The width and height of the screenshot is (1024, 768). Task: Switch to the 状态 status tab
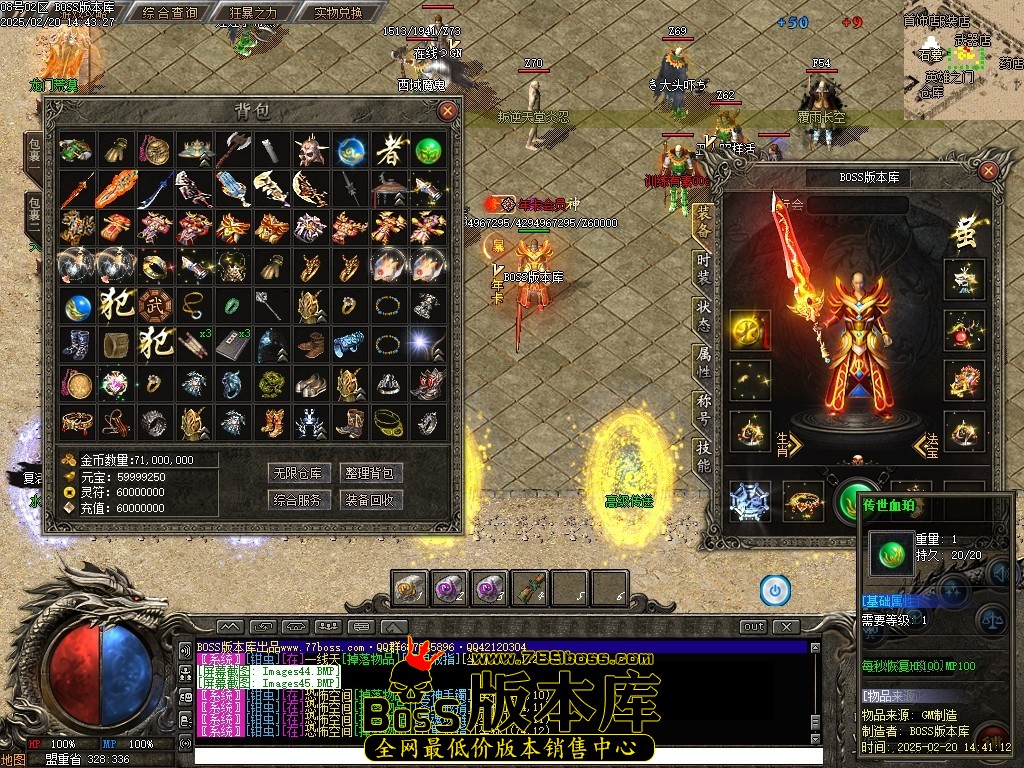(704, 315)
